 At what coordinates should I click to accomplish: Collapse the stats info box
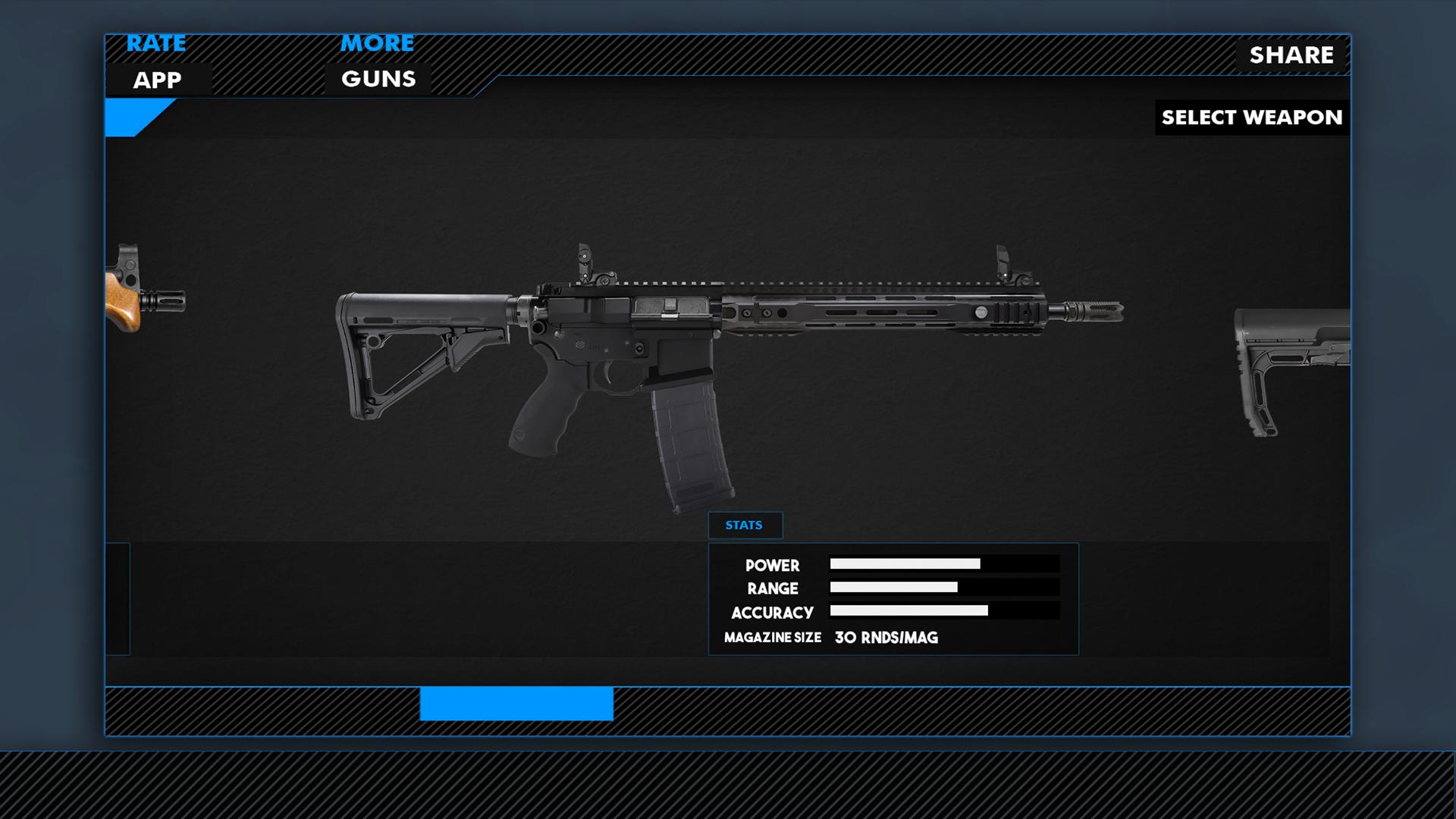pyautogui.click(x=745, y=525)
